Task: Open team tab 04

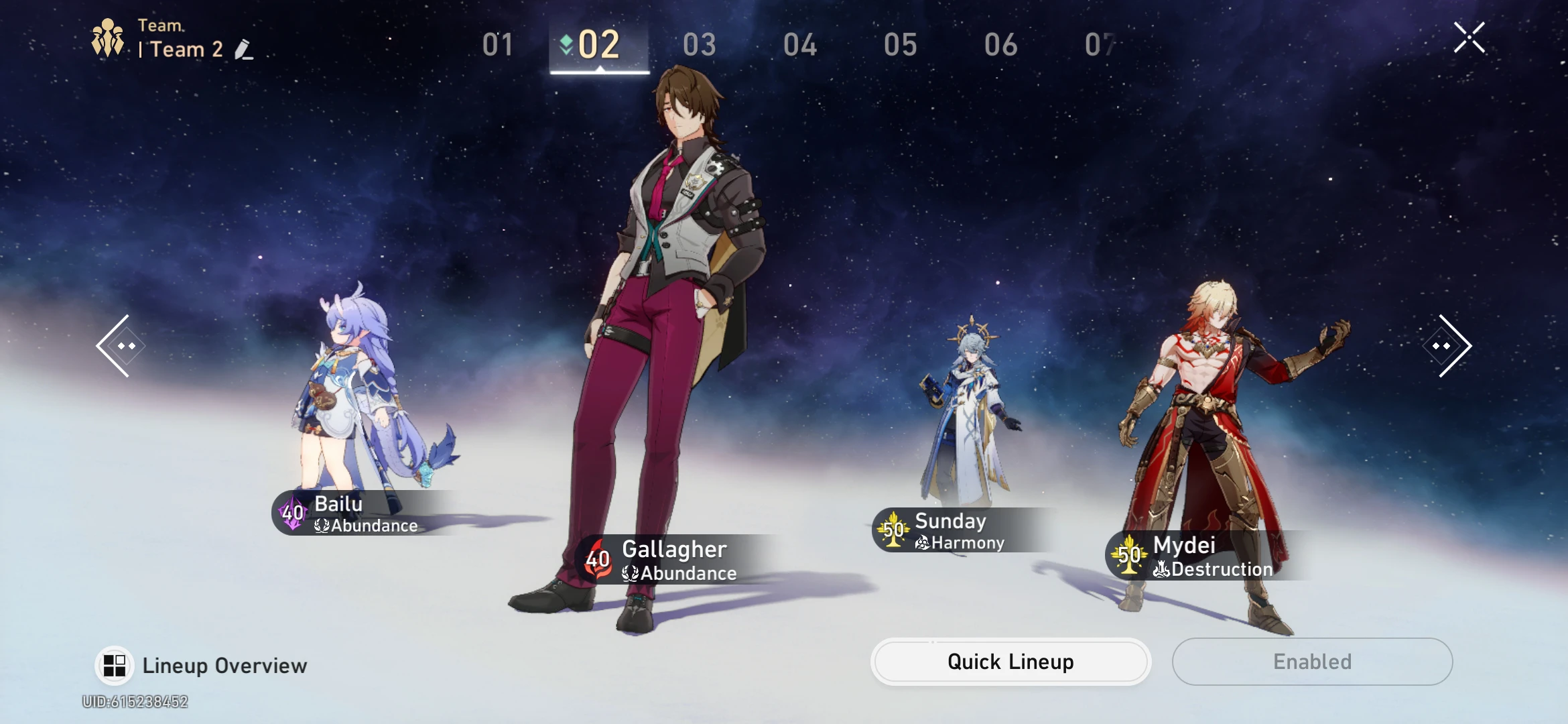Action: click(x=800, y=45)
